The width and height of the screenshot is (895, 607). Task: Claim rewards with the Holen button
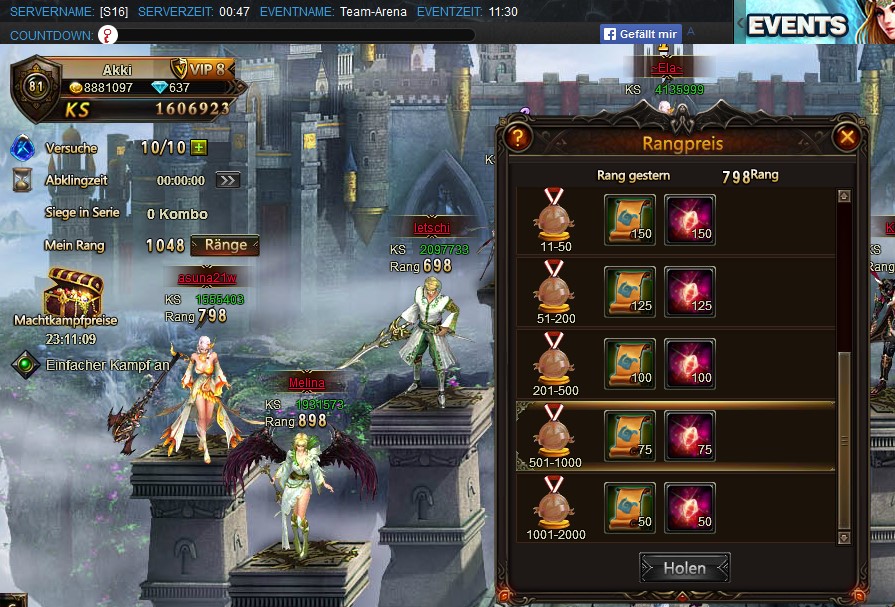click(x=685, y=568)
